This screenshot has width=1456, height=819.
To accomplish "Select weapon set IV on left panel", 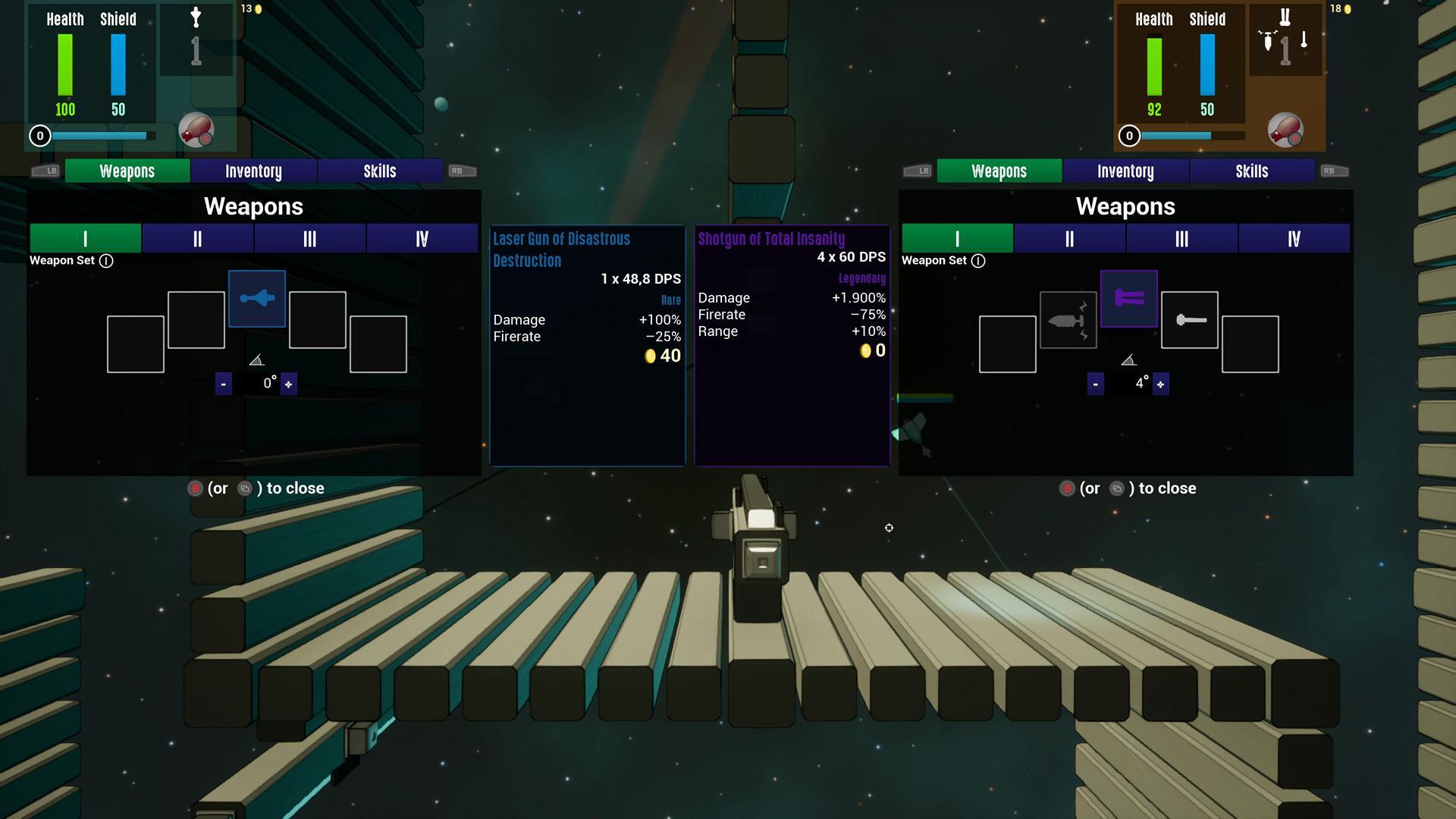I will pyautogui.click(x=422, y=238).
